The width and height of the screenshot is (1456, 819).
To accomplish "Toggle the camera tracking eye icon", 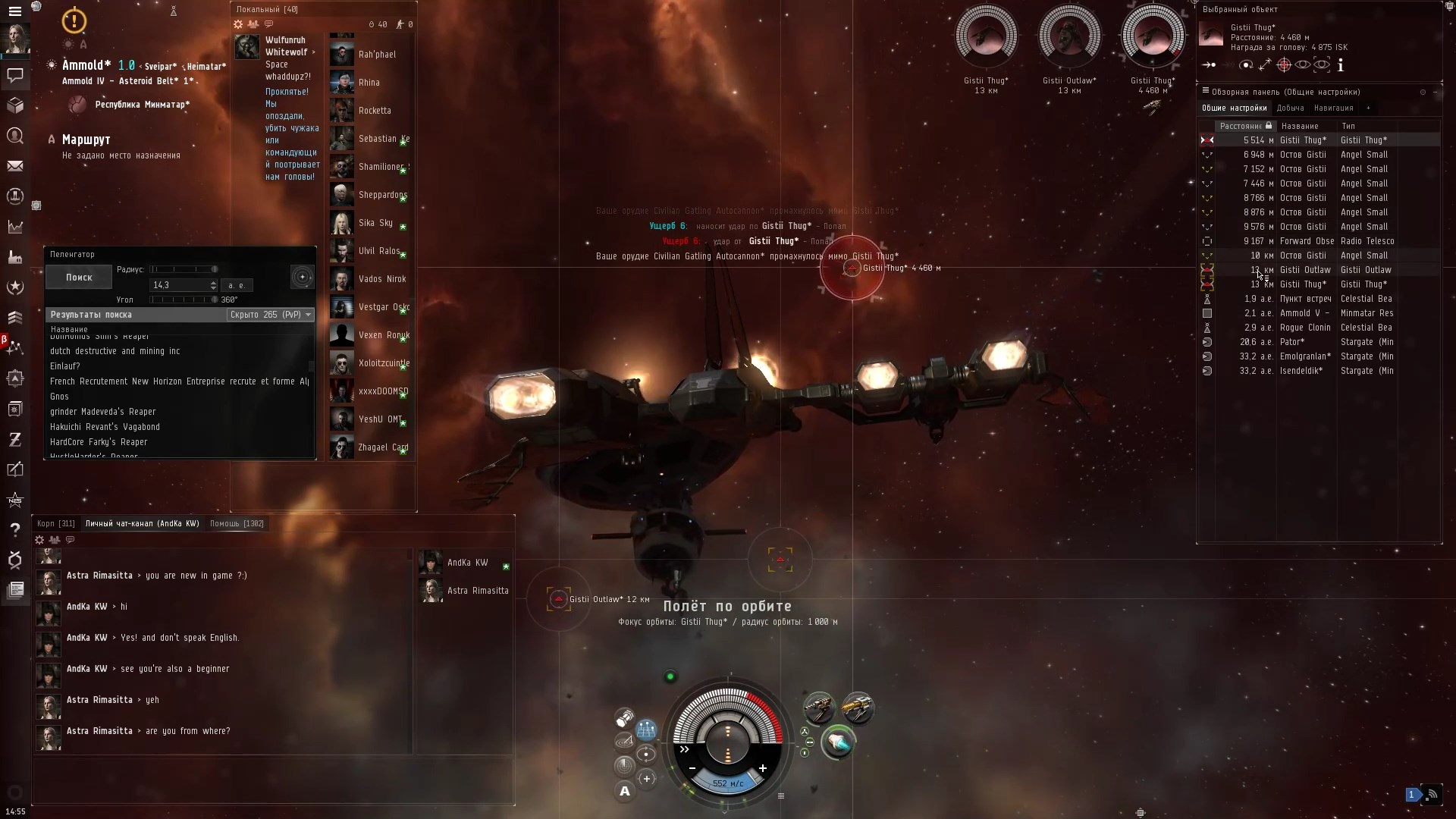I will 1323,65.
